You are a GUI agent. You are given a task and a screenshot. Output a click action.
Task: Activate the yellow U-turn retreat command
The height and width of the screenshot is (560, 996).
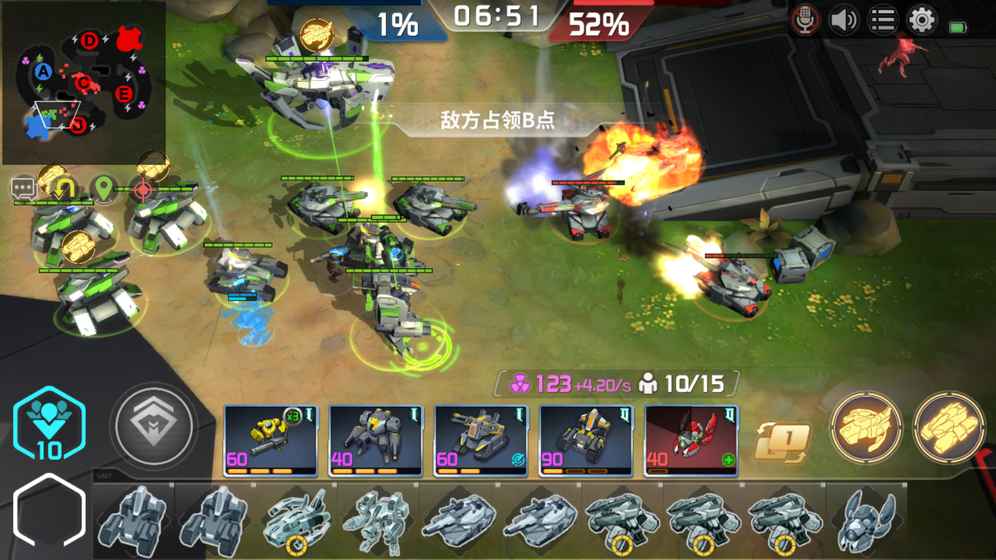[64, 188]
